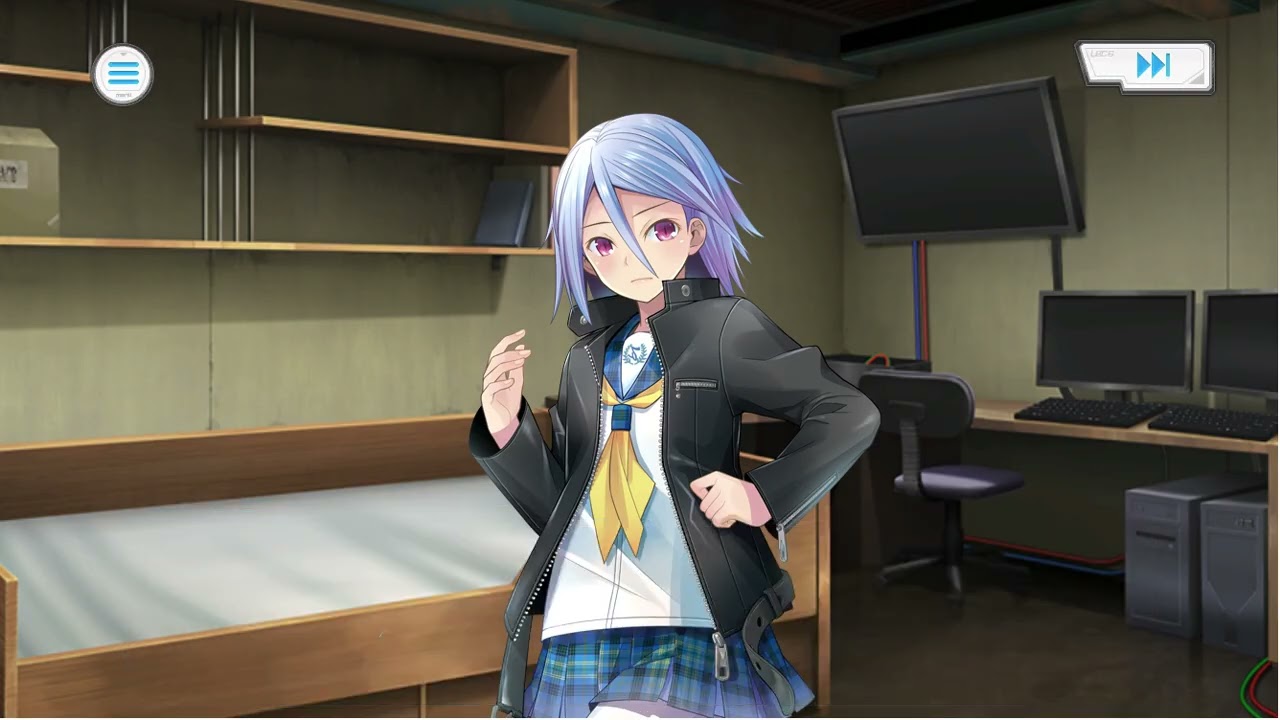This screenshot has width=1280, height=720.
Task: Open the round hamburger menu button
Action: click(x=122, y=74)
